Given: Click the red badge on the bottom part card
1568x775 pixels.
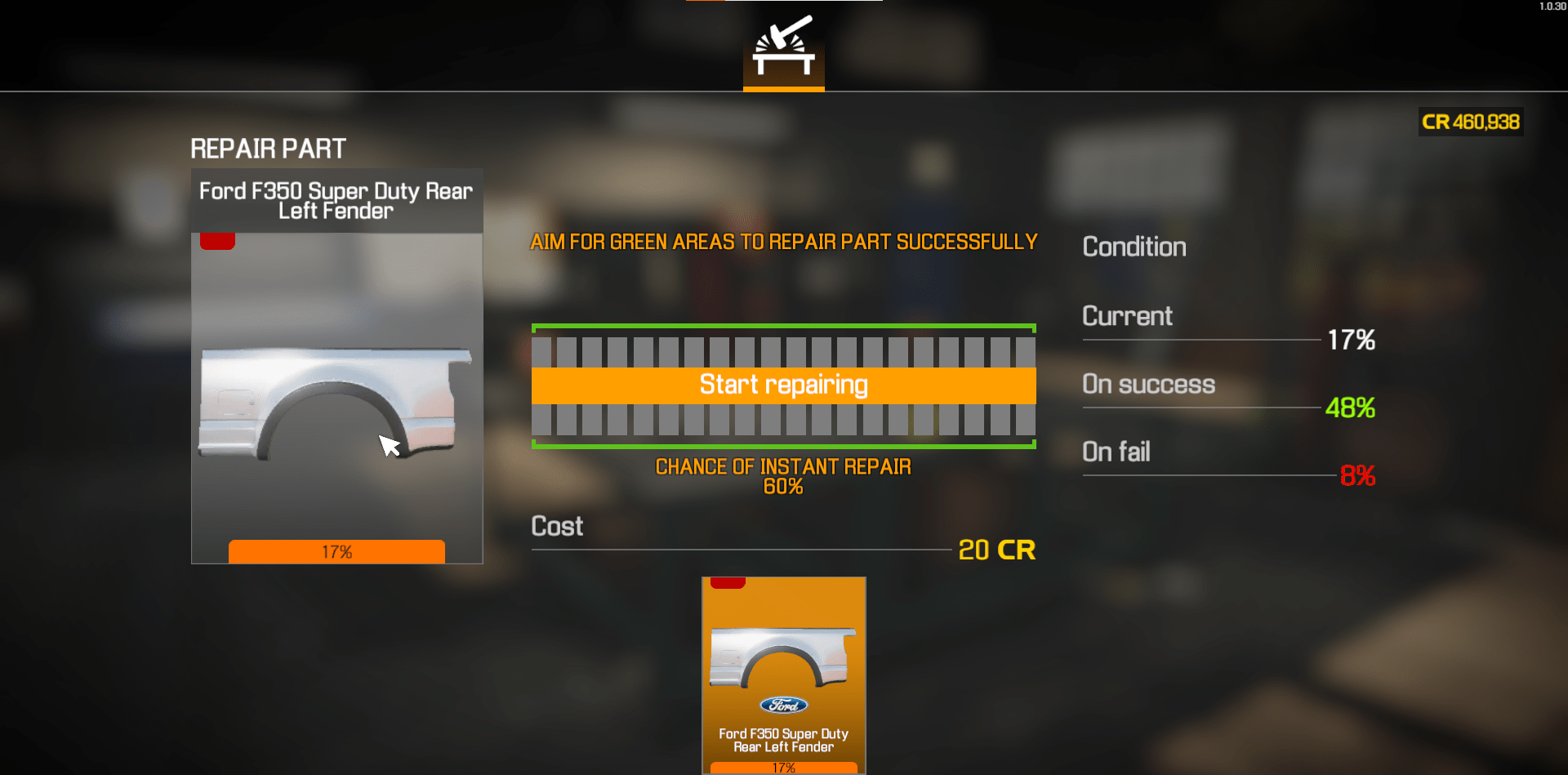Looking at the screenshot, I should pos(726,581).
